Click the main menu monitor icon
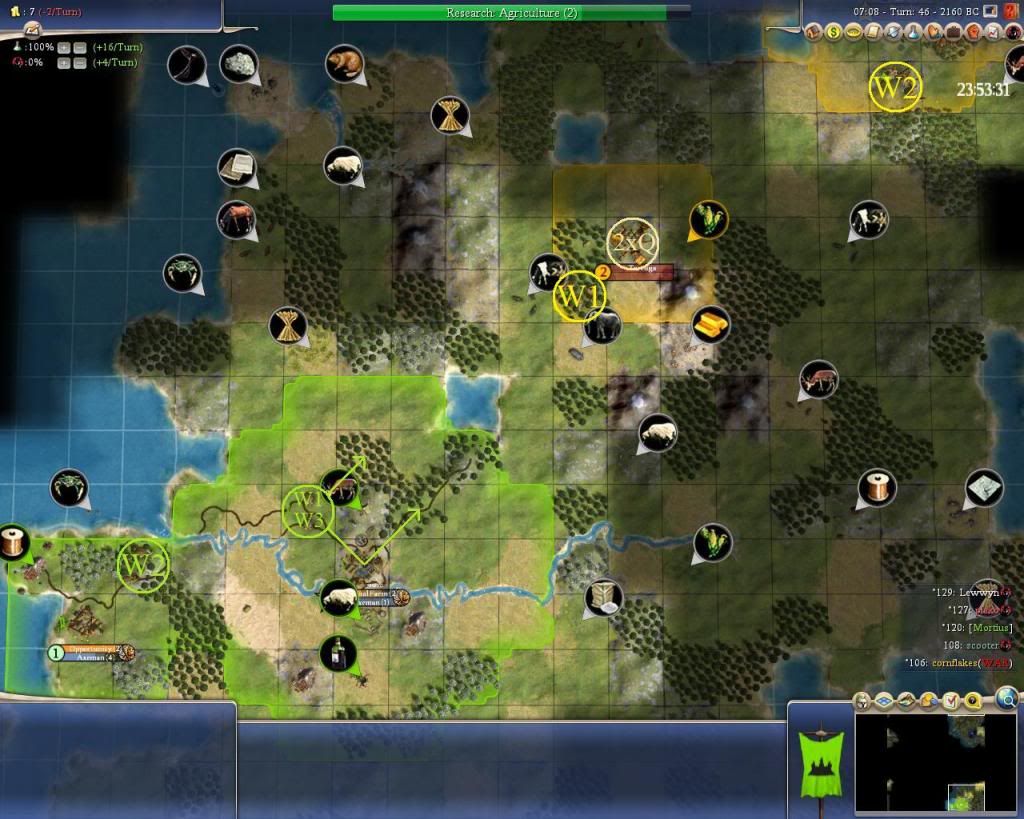This screenshot has height=819, width=1024. click(x=990, y=11)
